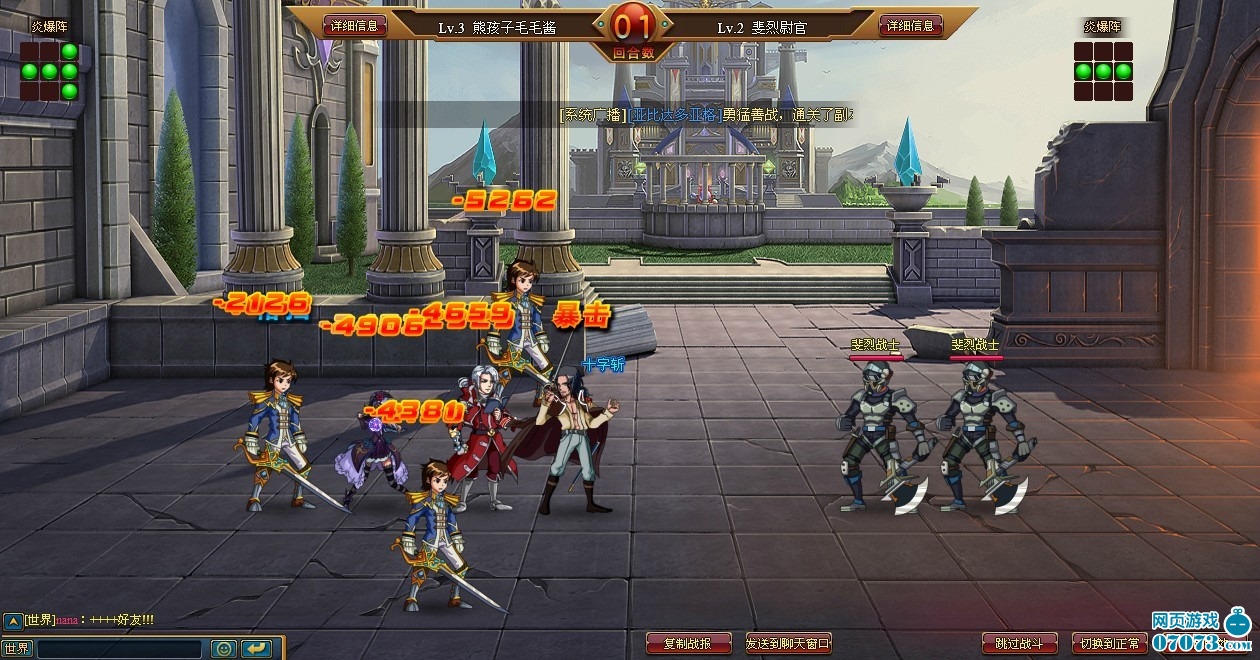Copy the battle report with 复制战报

pyautogui.click(x=689, y=643)
